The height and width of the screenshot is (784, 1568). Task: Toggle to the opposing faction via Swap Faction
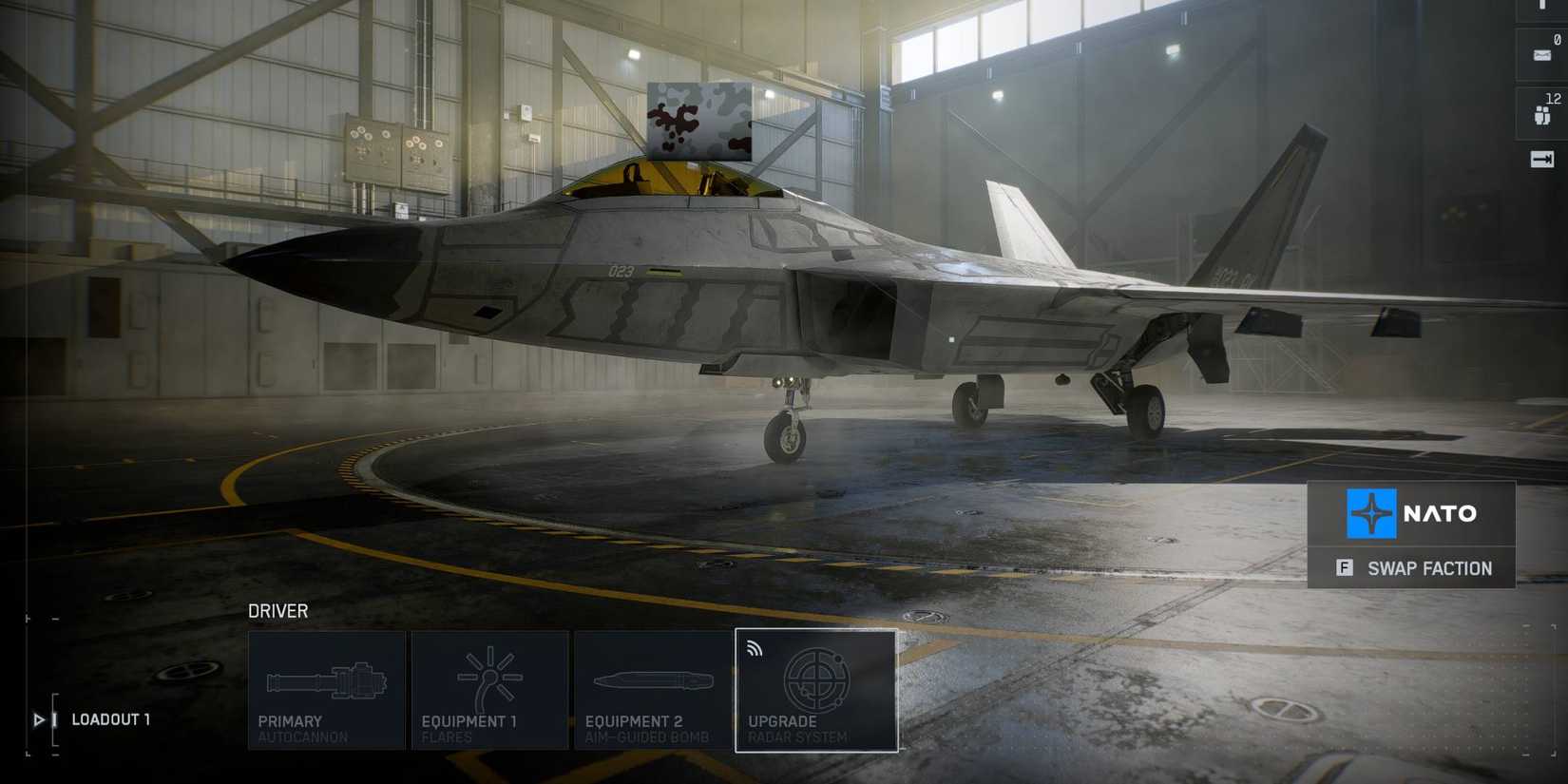1411,567
